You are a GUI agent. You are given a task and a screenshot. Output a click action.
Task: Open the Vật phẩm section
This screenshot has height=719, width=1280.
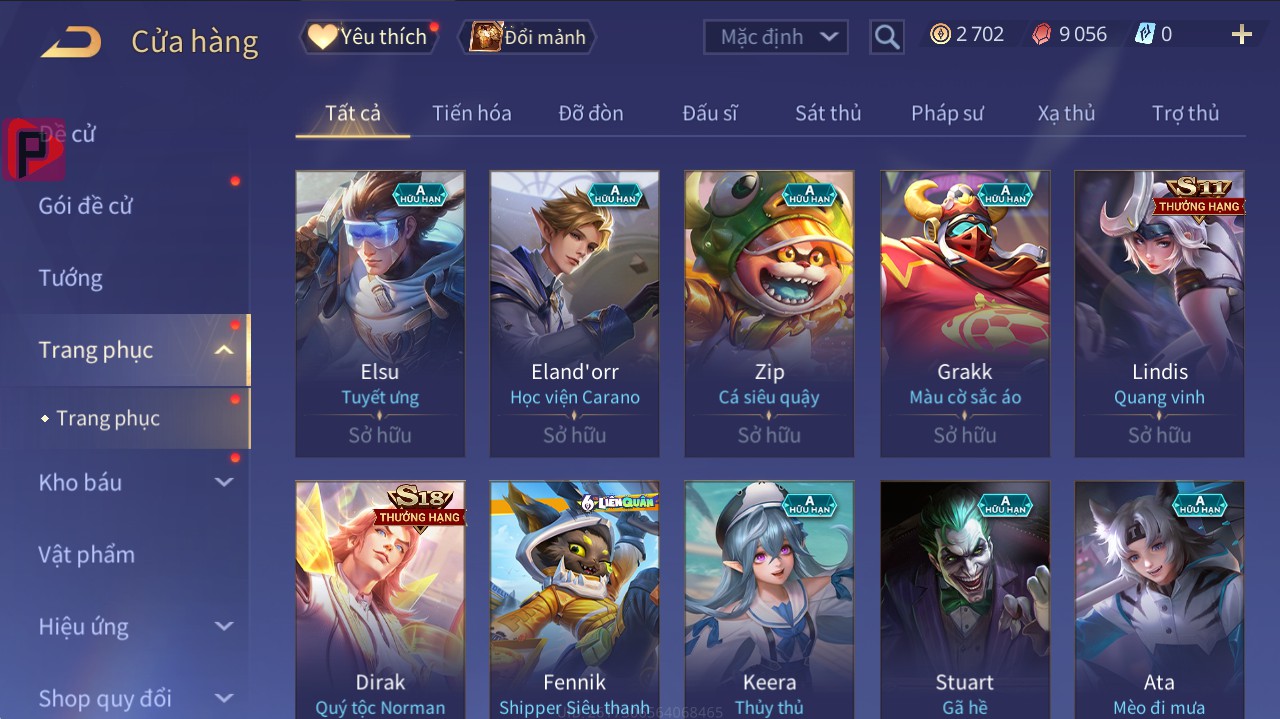(x=86, y=554)
